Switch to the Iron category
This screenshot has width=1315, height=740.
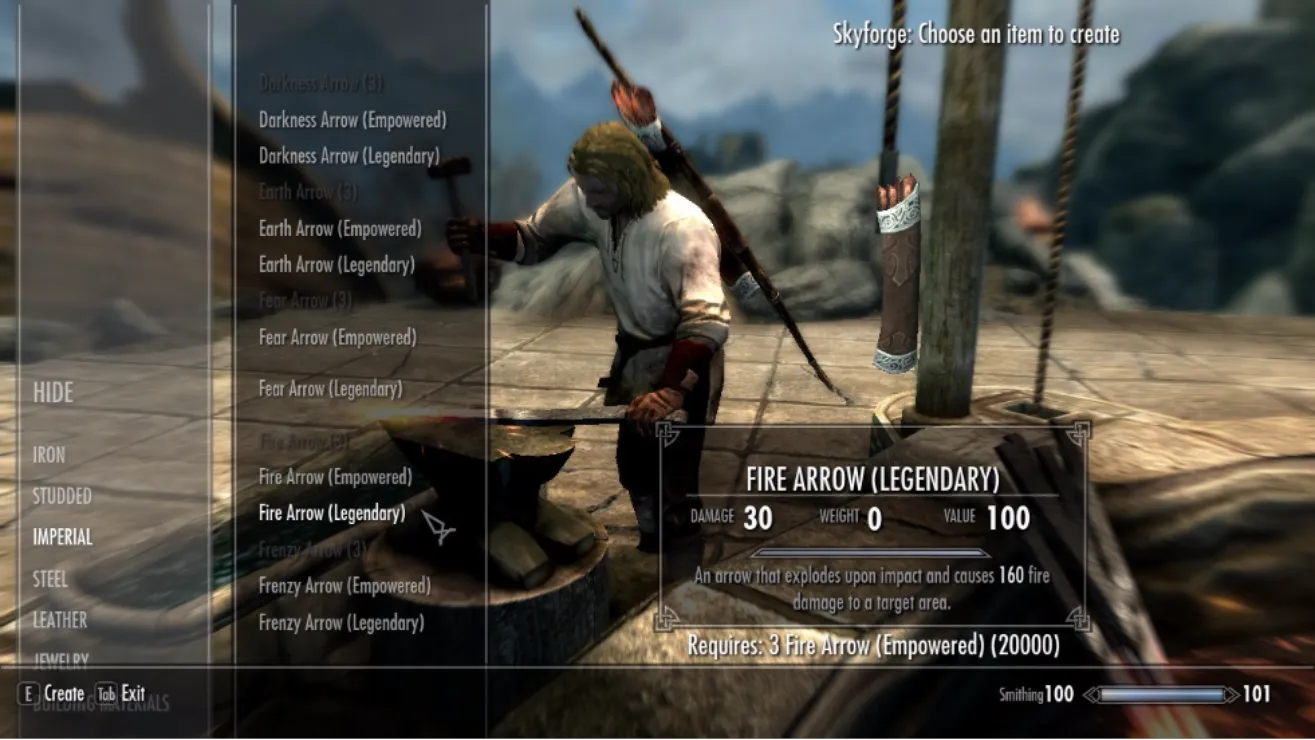coord(49,455)
